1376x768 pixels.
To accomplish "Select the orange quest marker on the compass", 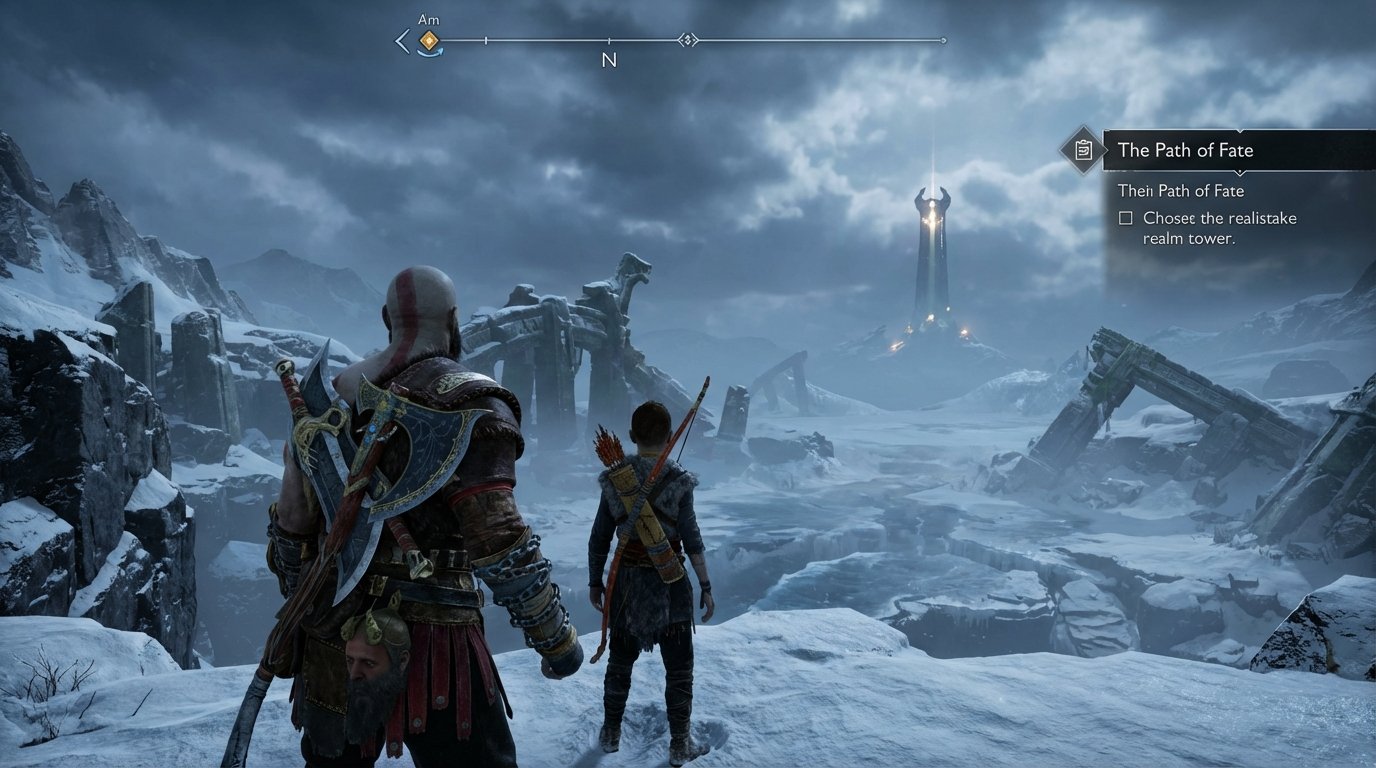I will click(429, 40).
